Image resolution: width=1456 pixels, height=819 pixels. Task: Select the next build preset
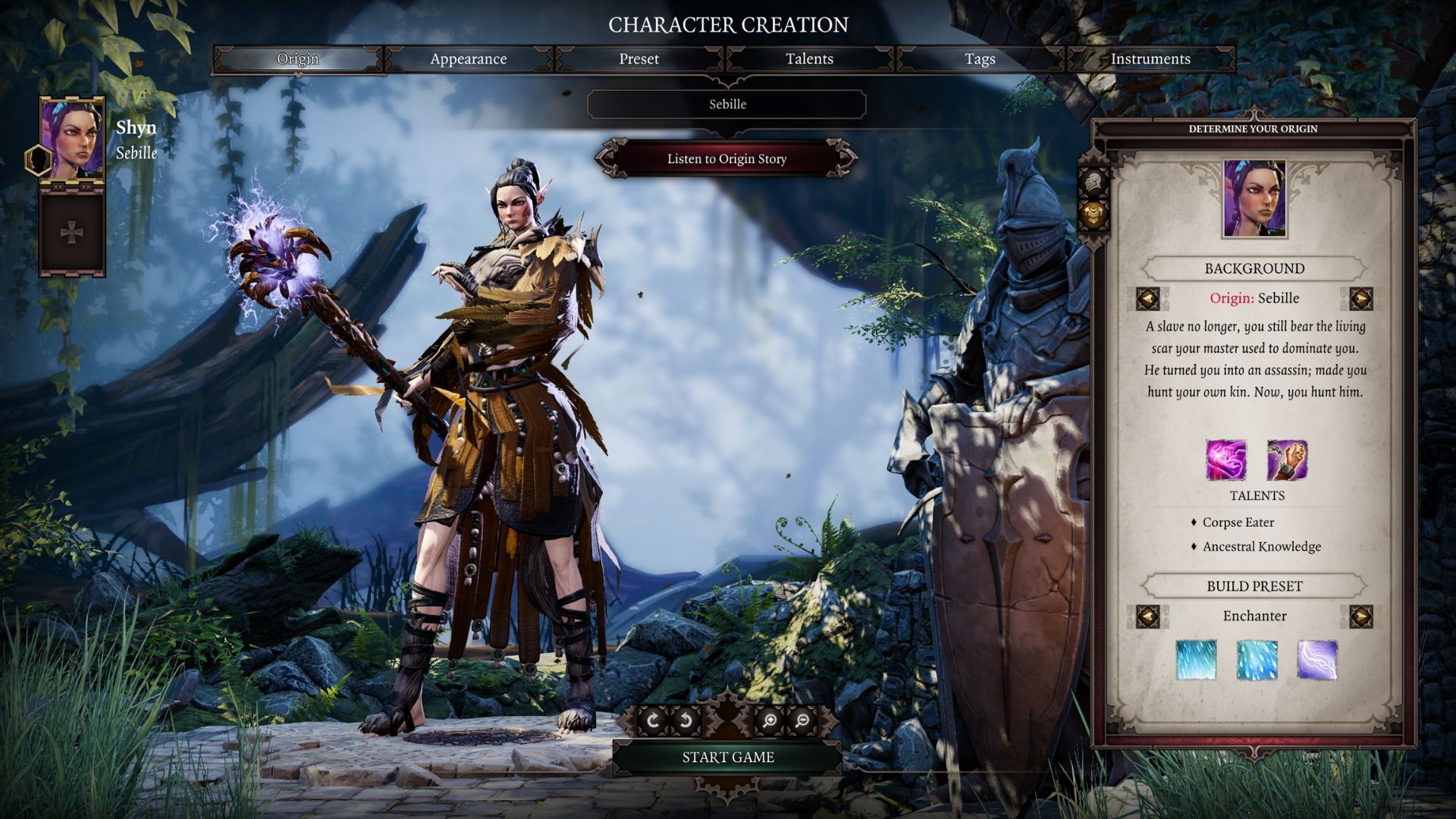click(x=1361, y=616)
